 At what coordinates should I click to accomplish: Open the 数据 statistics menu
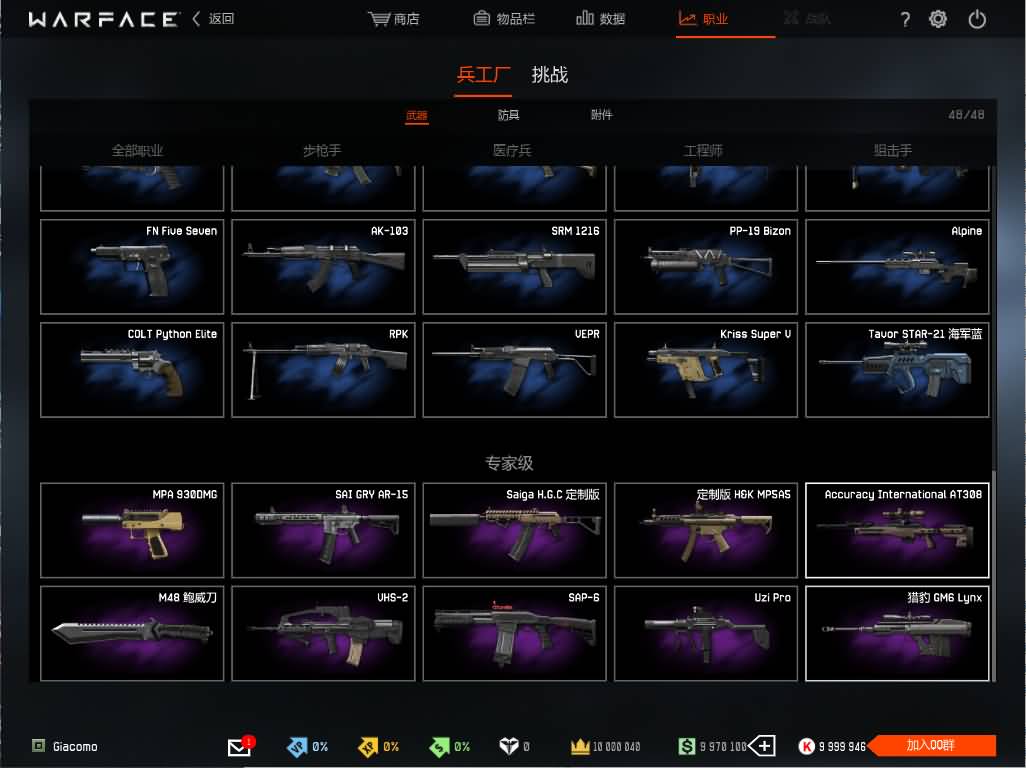coord(601,19)
